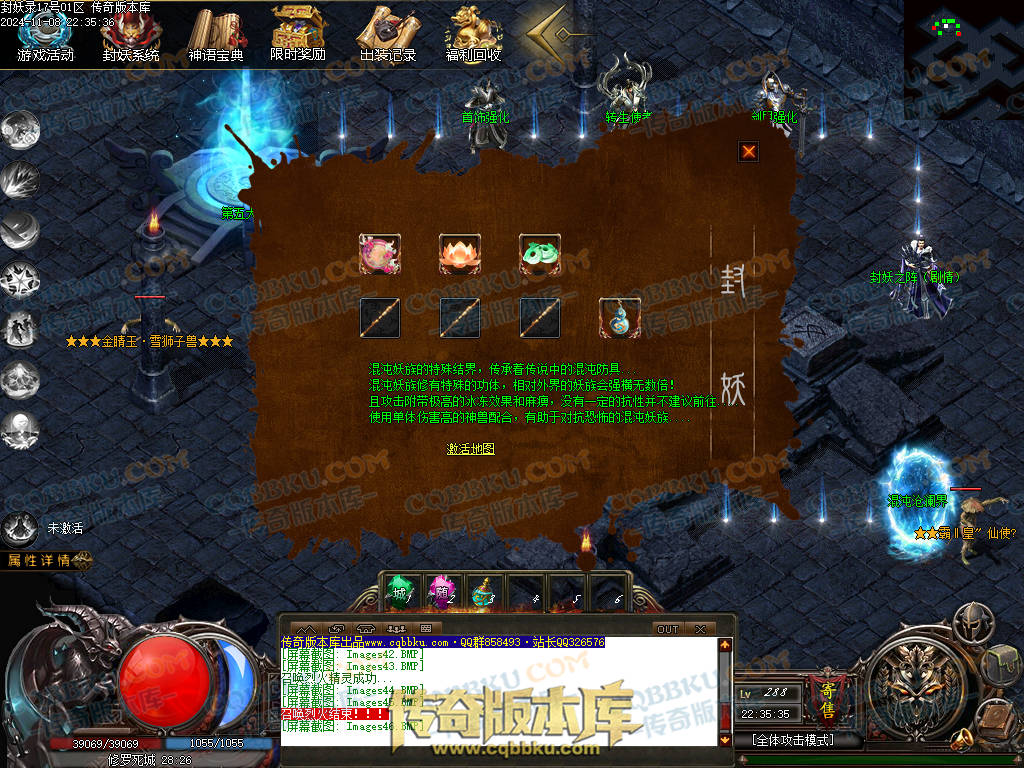This screenshot has height=768, width=1024.
Task: Open 封妖系统 menu
Action: click(x=131, y=34)
